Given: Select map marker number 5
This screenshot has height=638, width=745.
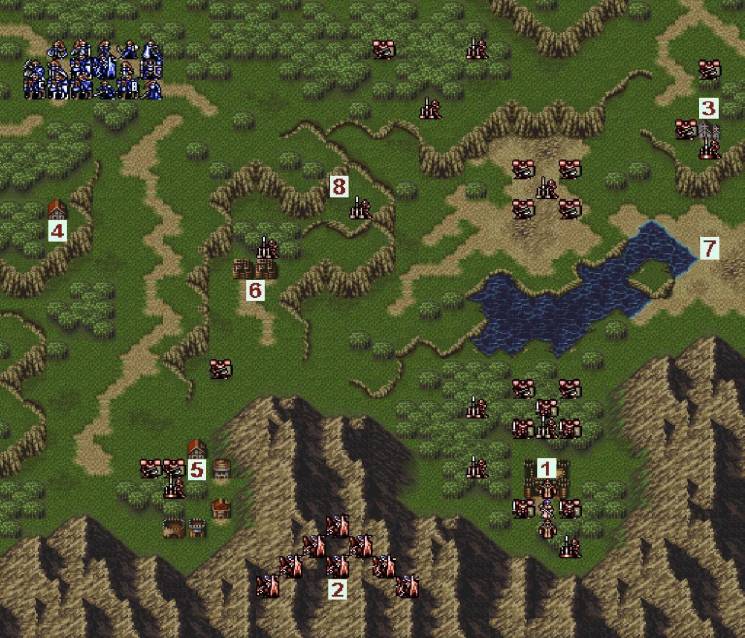Looking at the screenshot, I should pyautogui.click(x=196, y=468).
